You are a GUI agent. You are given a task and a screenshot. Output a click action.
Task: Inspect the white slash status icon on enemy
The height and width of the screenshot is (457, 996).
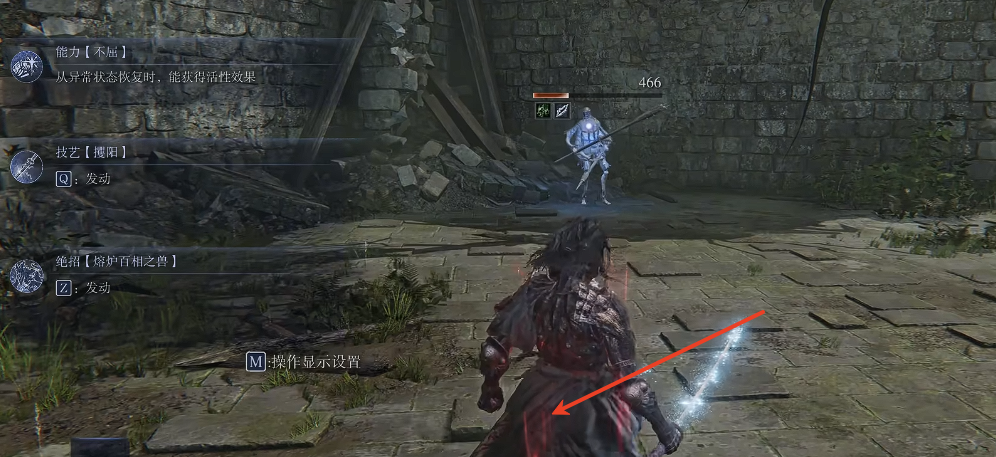click(x=562, y=110)
